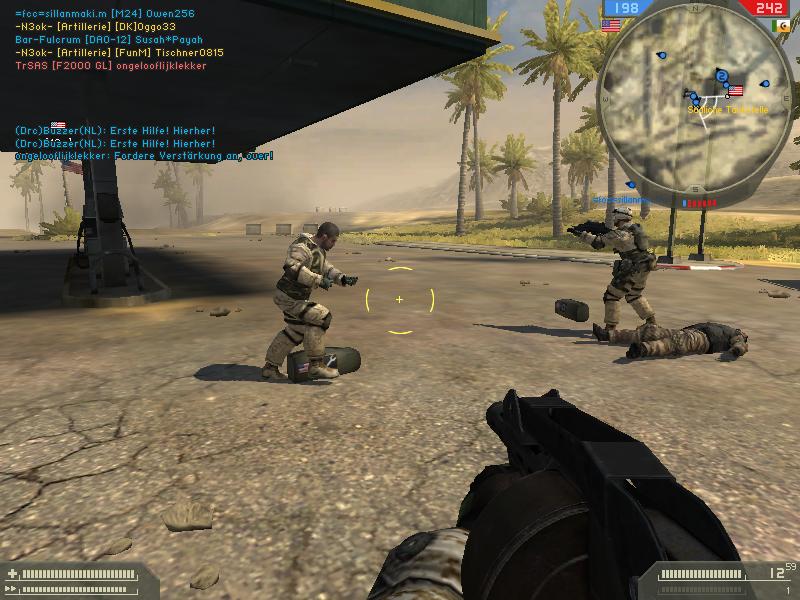This screenshot has width=800, height=600.
Task: Click the US team flag icon
Action: 610,25
